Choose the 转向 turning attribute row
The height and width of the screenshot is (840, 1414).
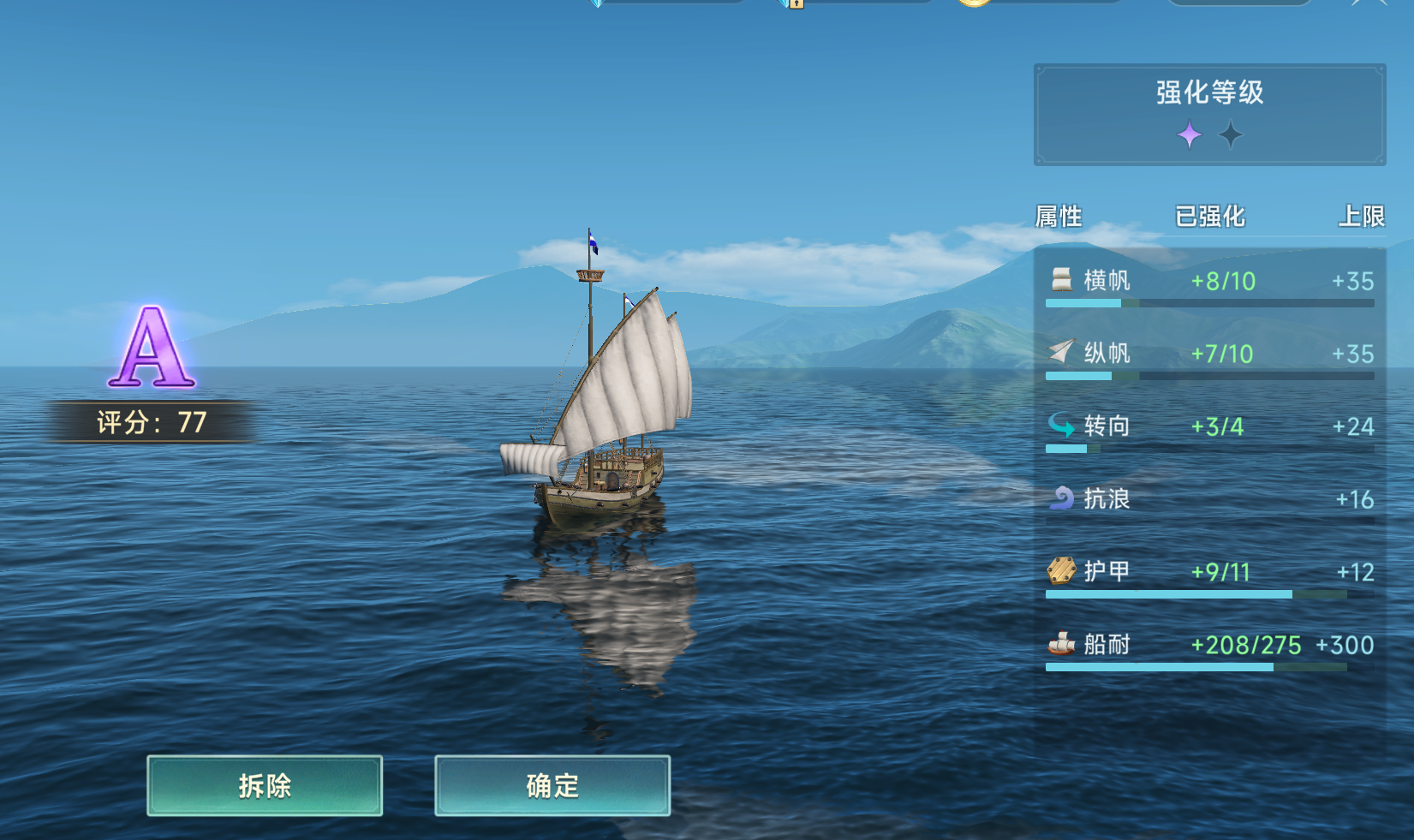(1209, 428)
